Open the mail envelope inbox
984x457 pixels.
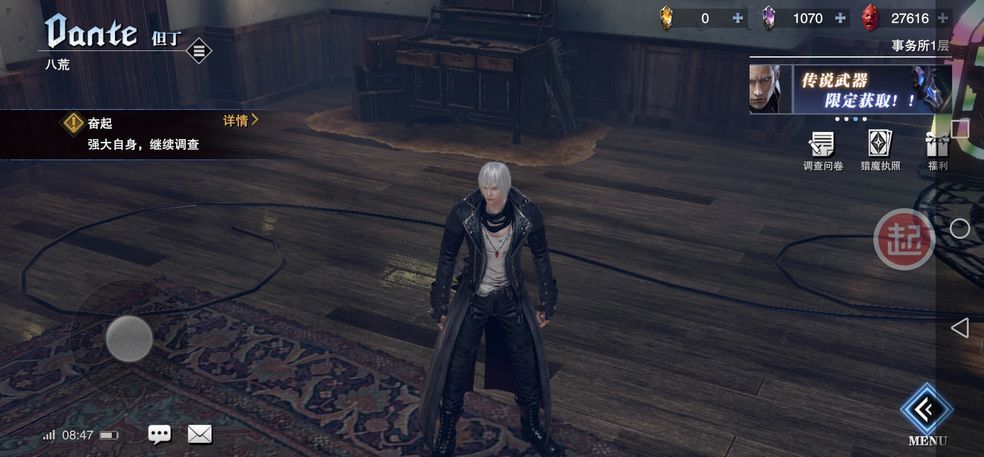coord(200,434)
